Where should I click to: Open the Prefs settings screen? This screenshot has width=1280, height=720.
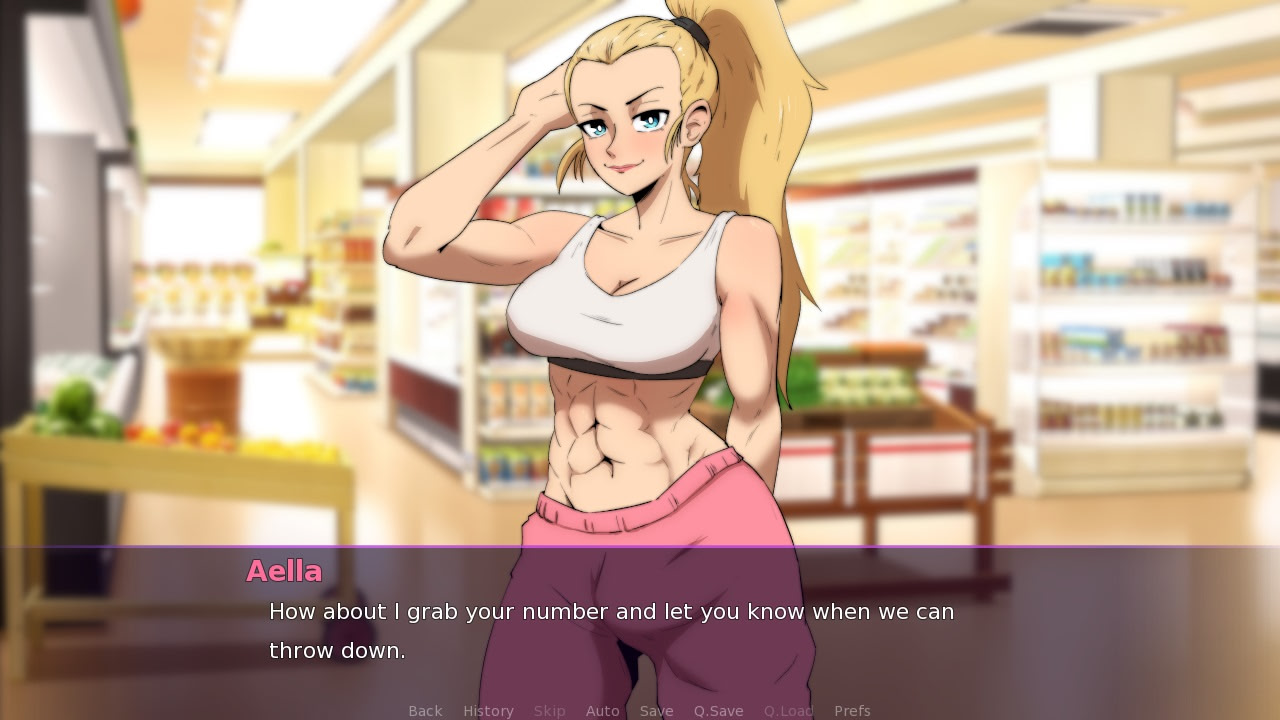(x=853, y=710)
